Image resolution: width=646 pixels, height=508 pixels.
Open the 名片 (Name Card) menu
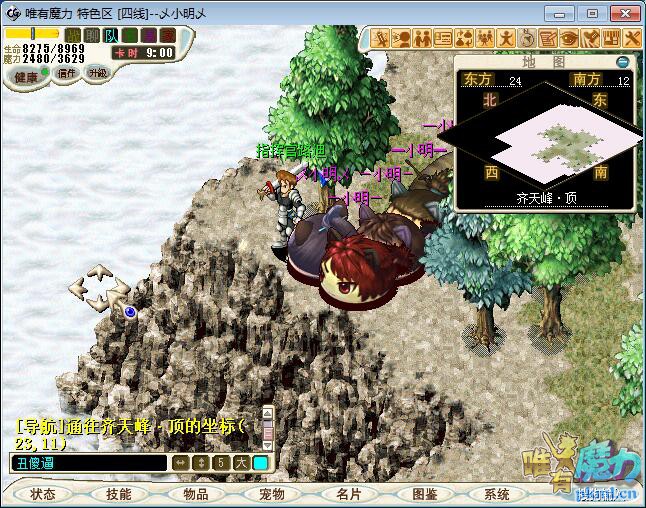click(348, 494)
